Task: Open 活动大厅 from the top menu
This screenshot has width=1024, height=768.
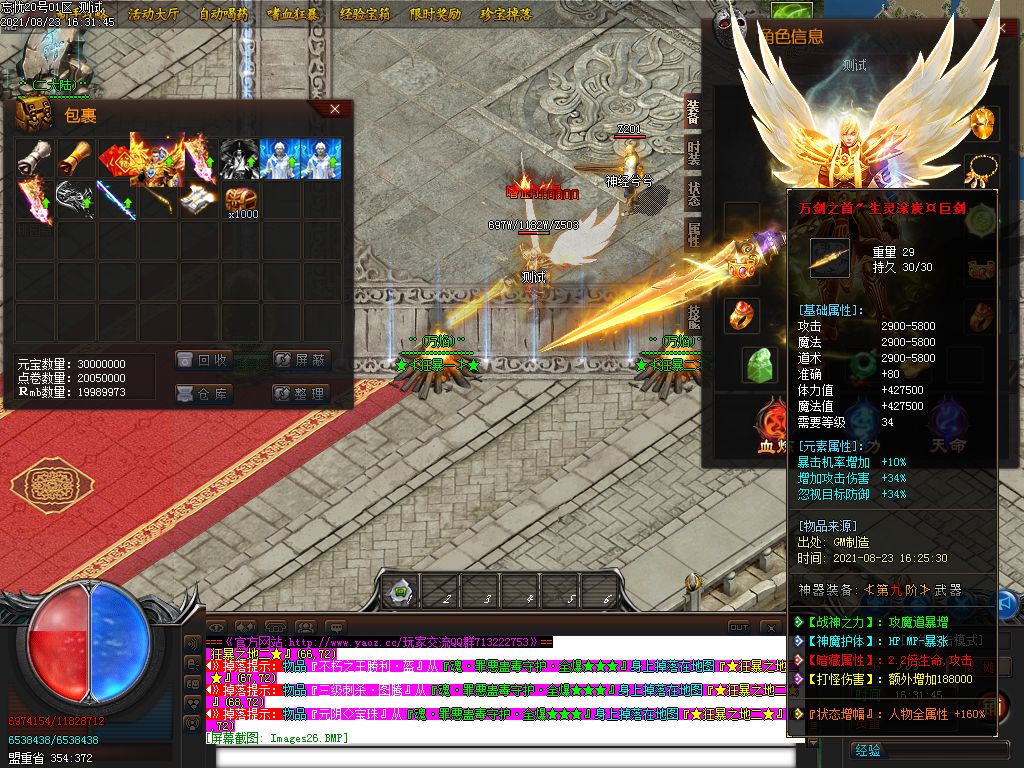Action: 153,15
